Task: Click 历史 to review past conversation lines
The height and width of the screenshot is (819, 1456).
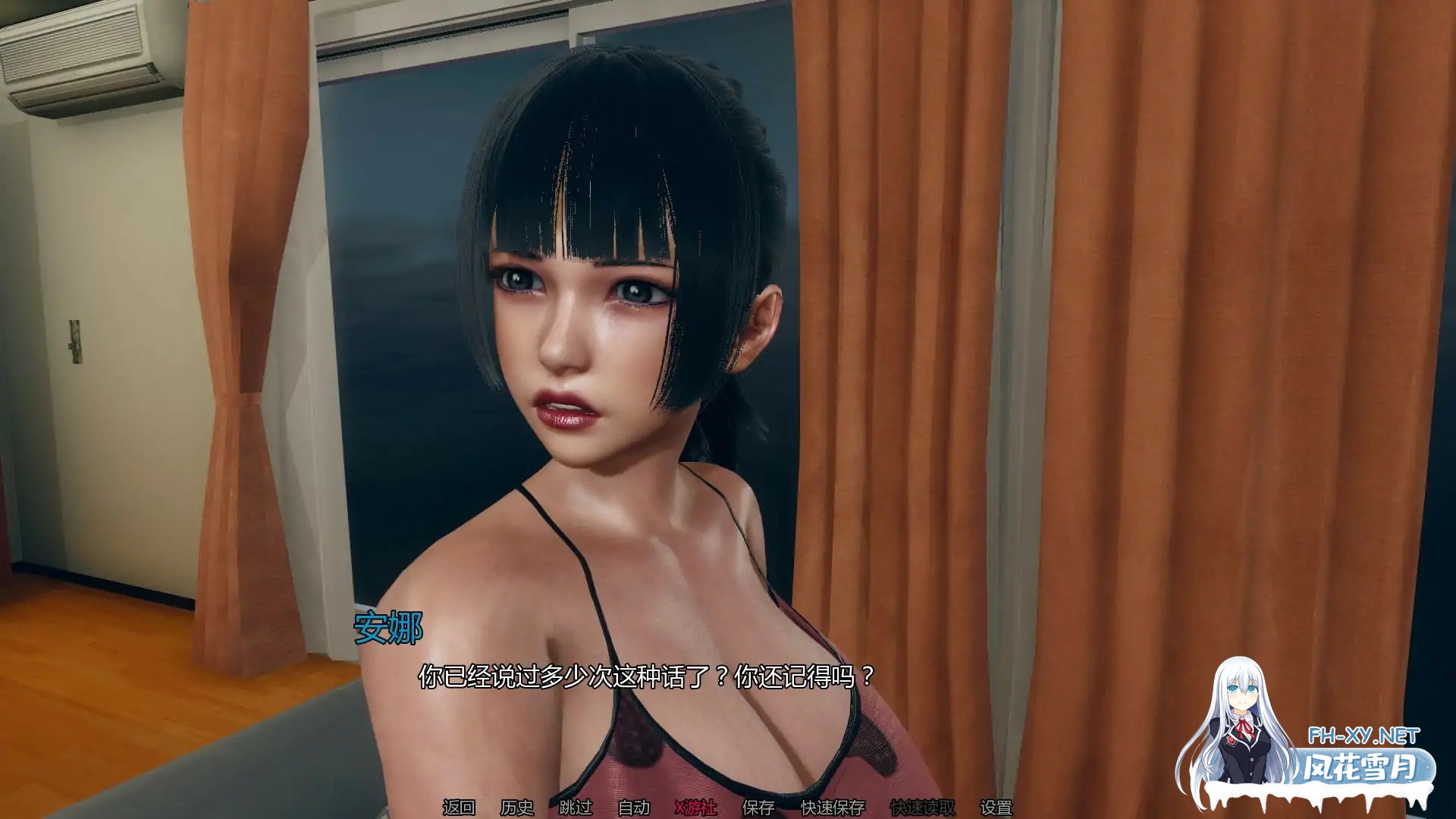Action: [517, 808]
